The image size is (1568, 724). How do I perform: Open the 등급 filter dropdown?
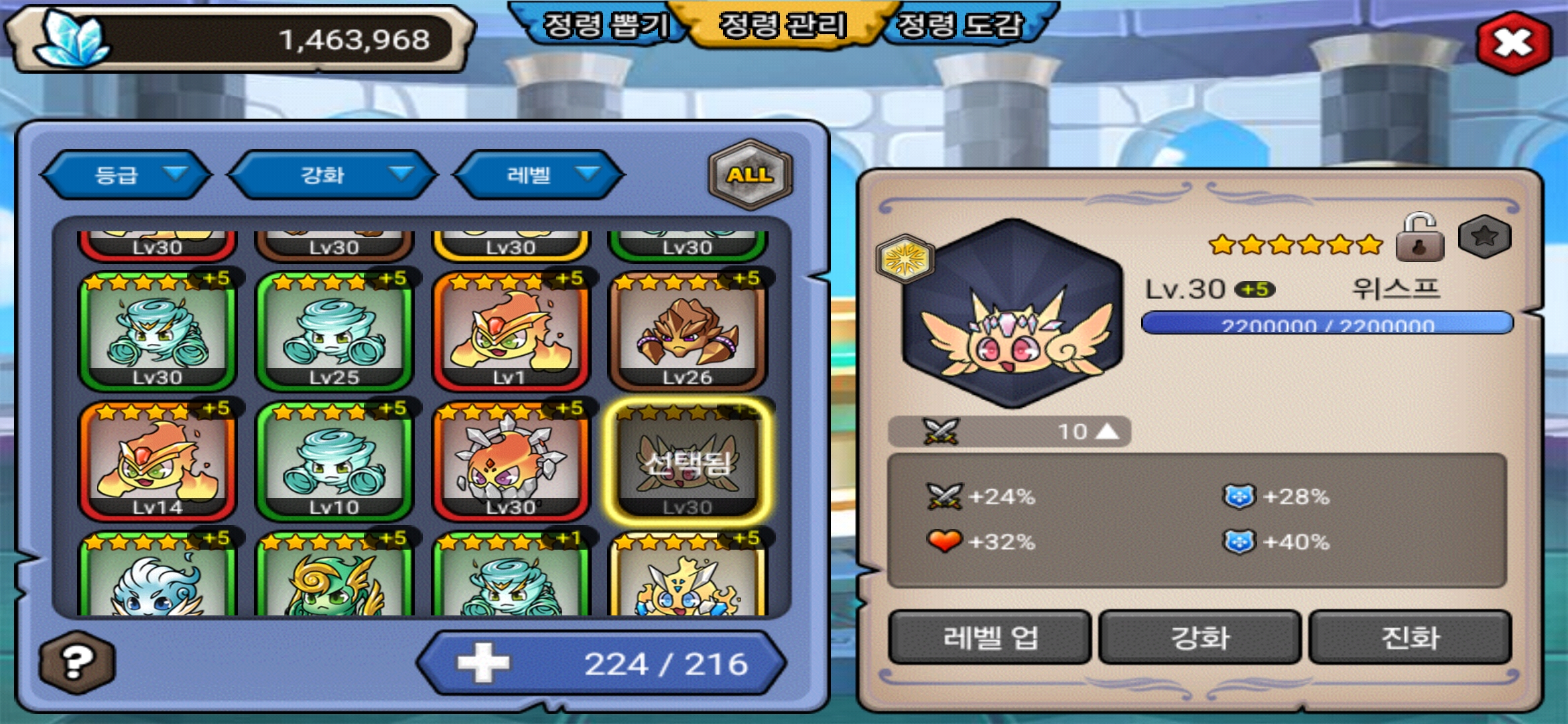[127, 175]
